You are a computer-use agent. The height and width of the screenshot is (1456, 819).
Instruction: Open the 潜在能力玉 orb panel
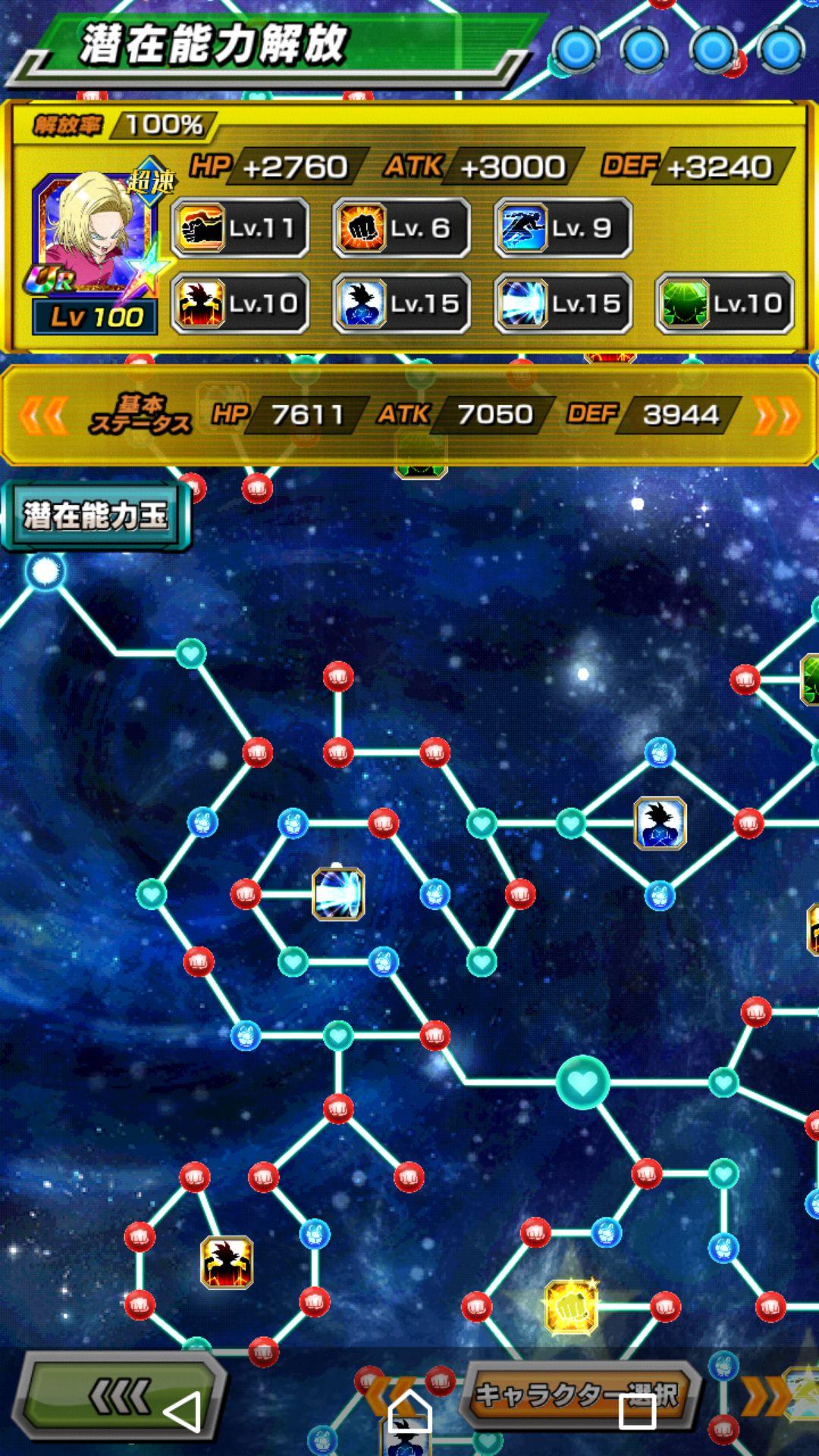95,516
